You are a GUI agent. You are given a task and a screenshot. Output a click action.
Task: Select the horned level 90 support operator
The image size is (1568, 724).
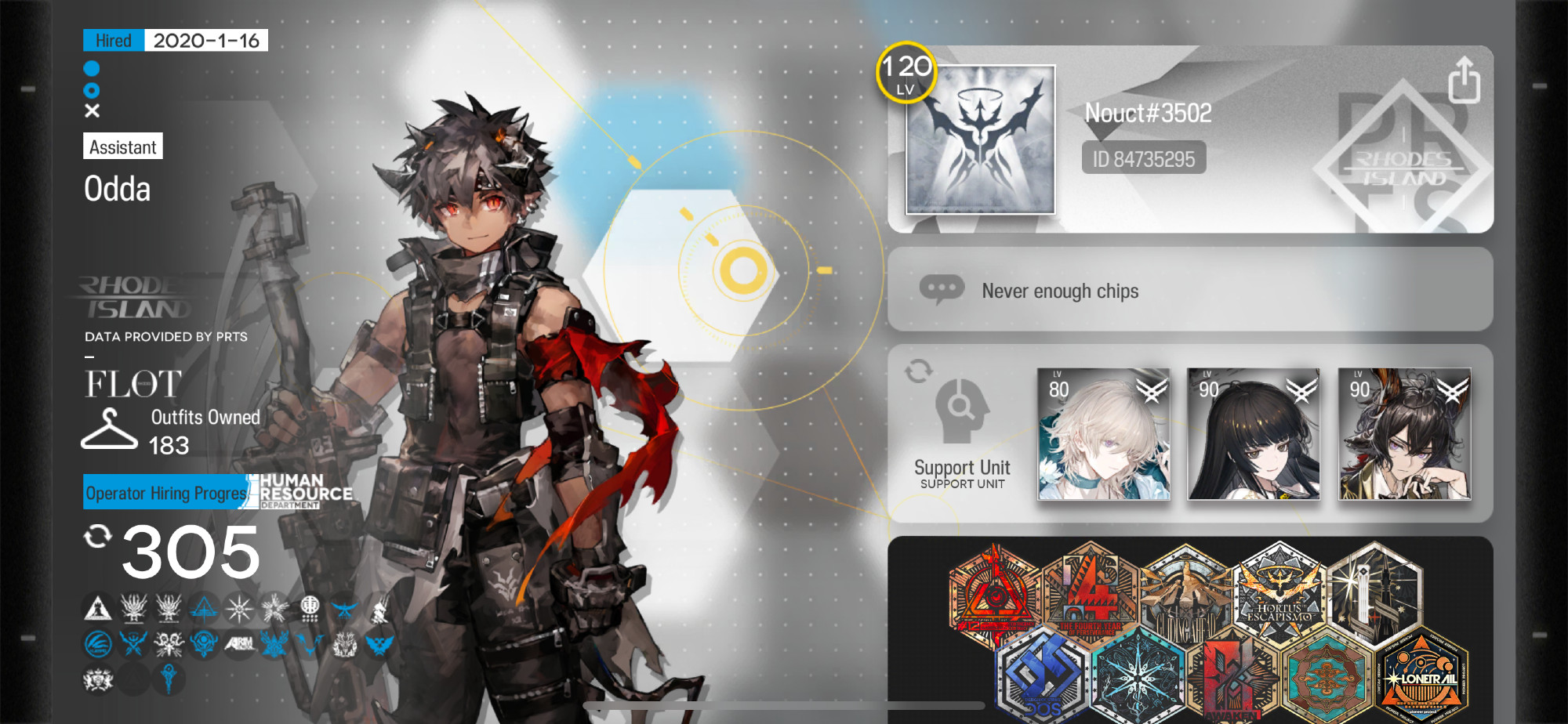coord(1403,434)
